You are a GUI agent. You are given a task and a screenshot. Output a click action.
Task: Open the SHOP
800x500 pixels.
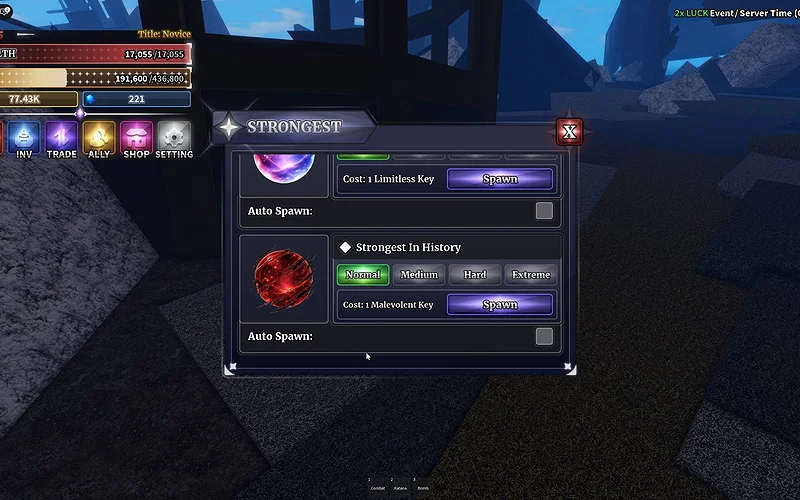coord(136,138)
